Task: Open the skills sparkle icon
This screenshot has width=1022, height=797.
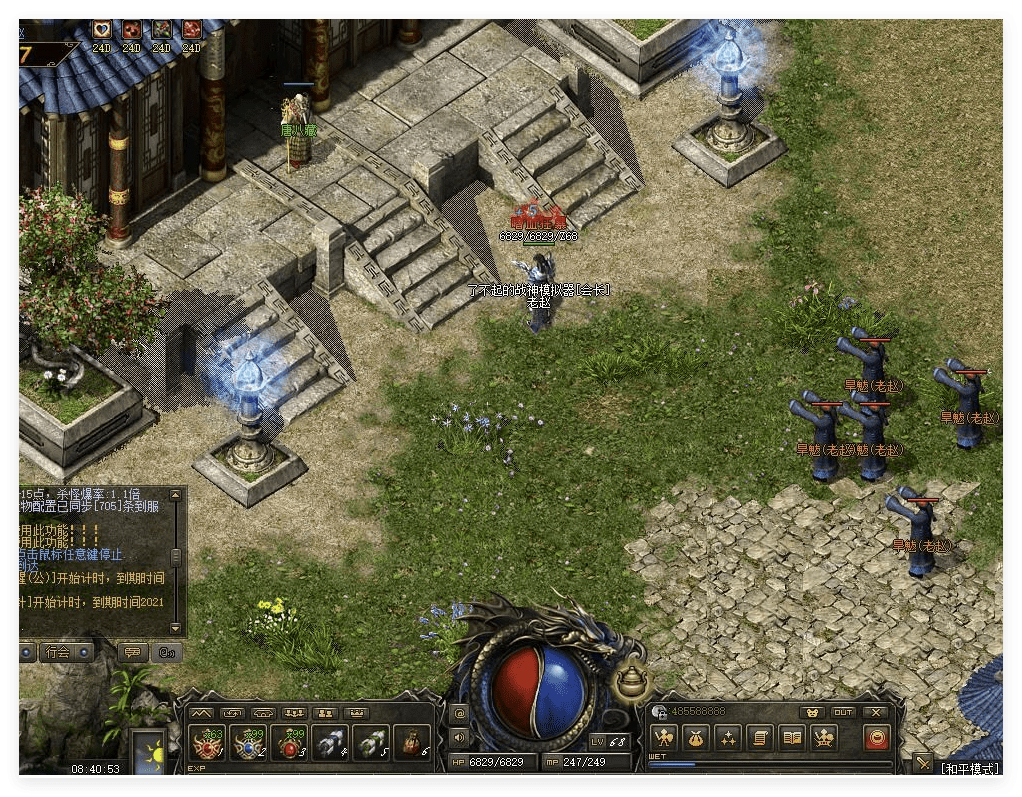Action: pos(727,738)
